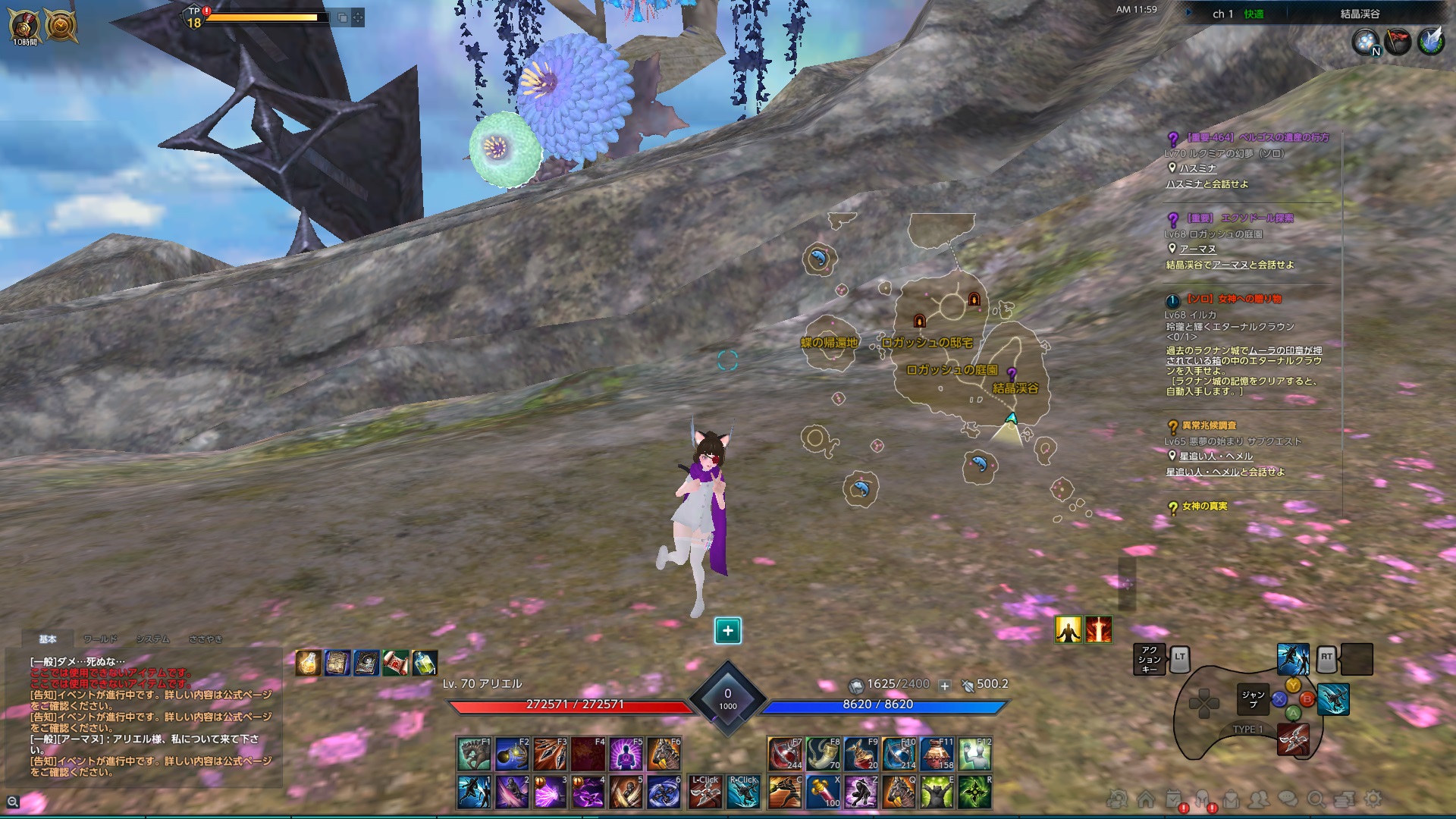Select the winged emblem icon near the minimap

[1430, 41]
